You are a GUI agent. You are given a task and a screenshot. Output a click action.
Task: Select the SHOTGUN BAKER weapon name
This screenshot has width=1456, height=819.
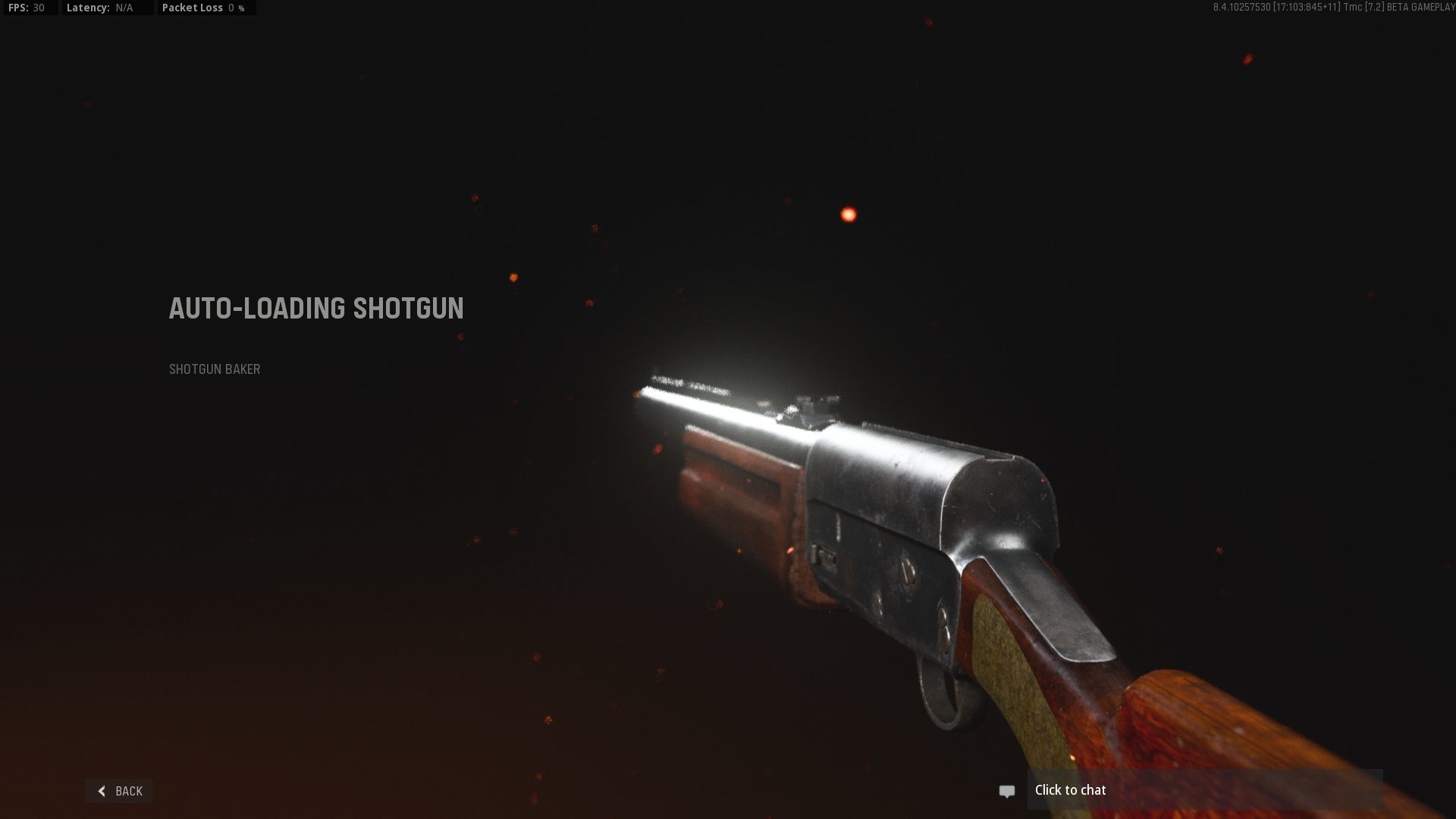click(214, 369)
